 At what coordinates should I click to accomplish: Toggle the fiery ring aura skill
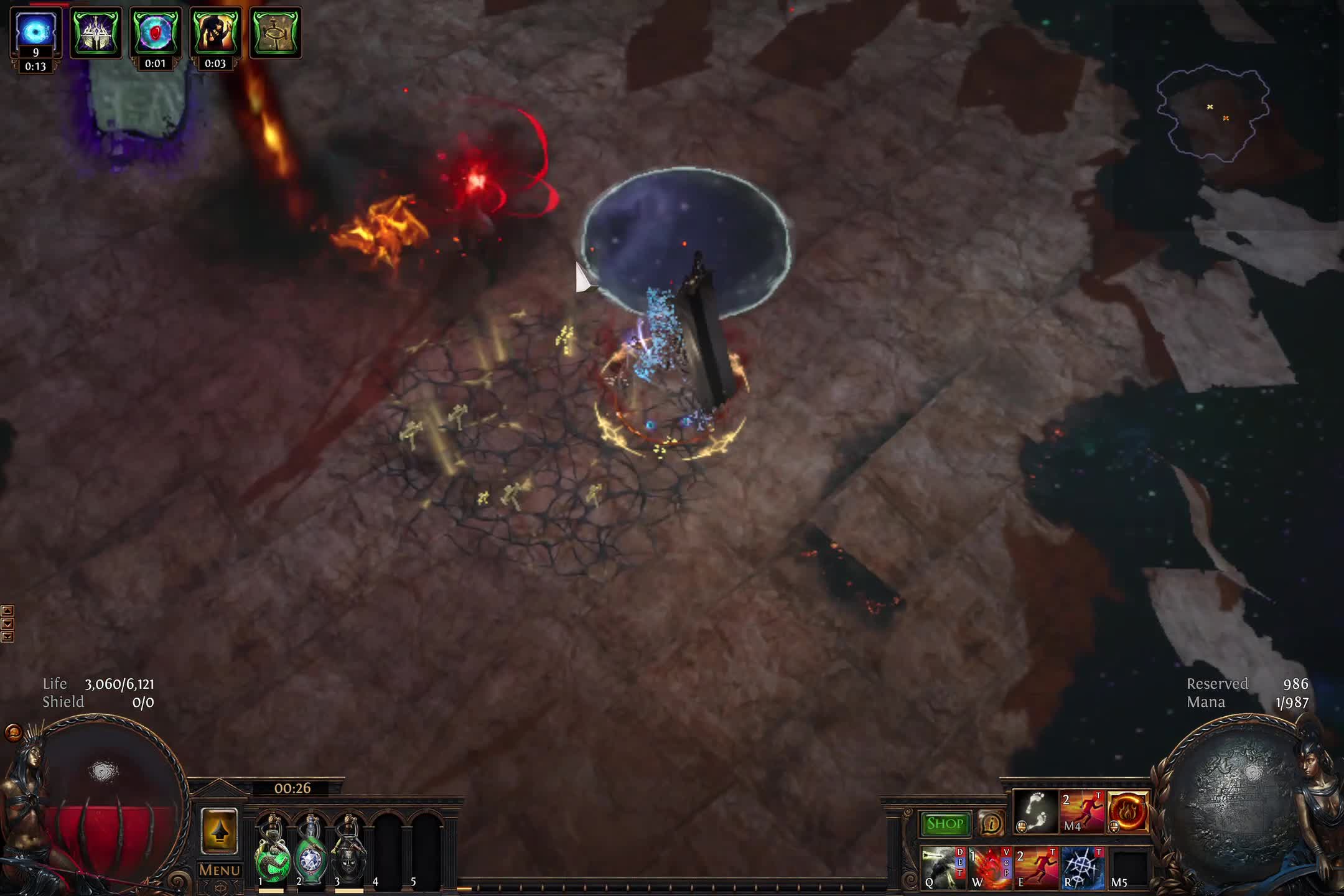1128,811
